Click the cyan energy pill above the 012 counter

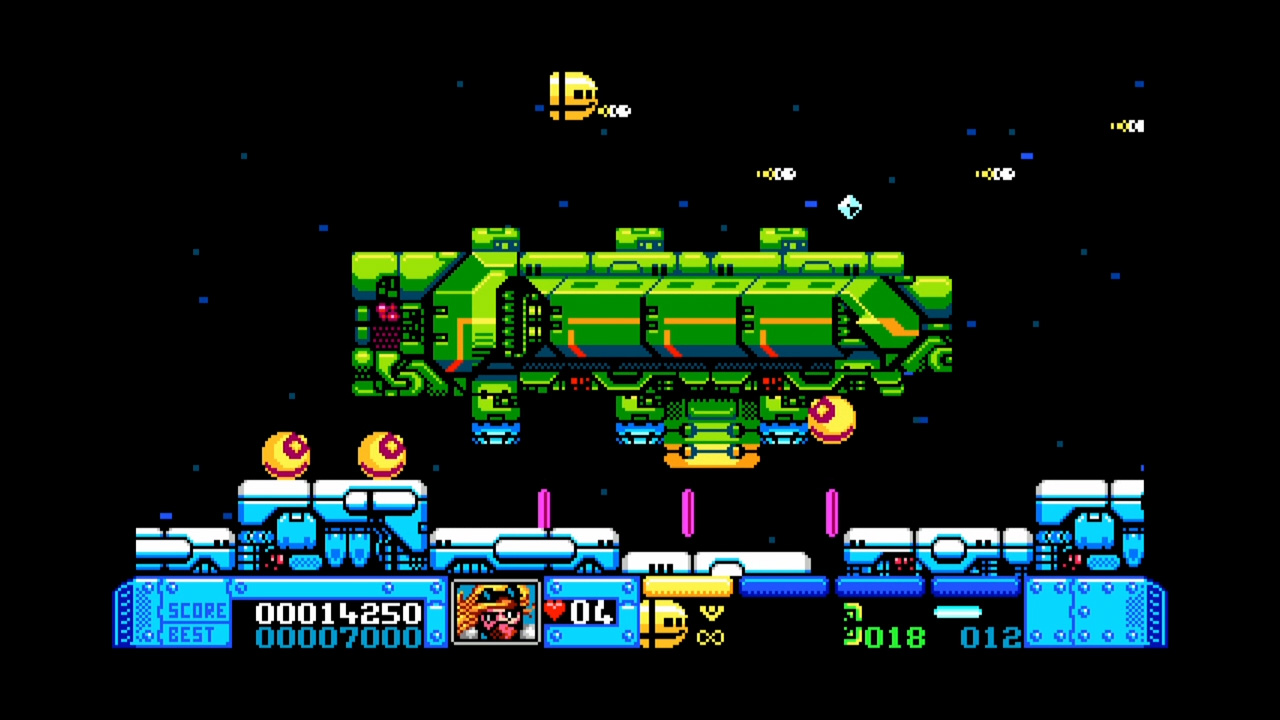(960, 611)
